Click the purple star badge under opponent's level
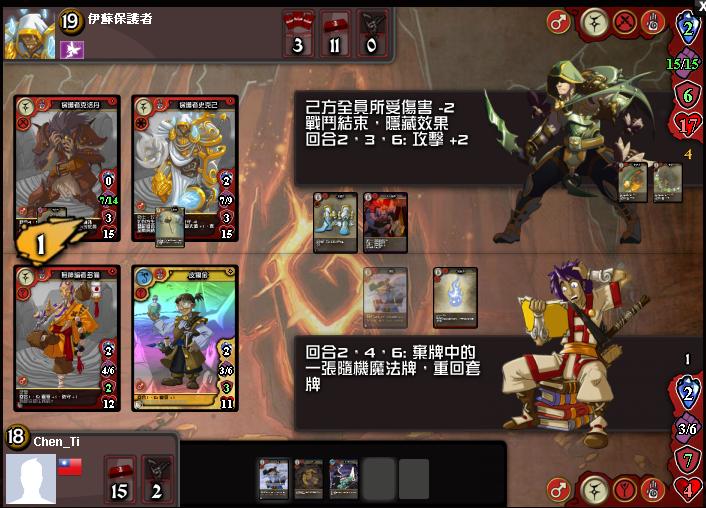The image size is (706, 508). (71, 49)
